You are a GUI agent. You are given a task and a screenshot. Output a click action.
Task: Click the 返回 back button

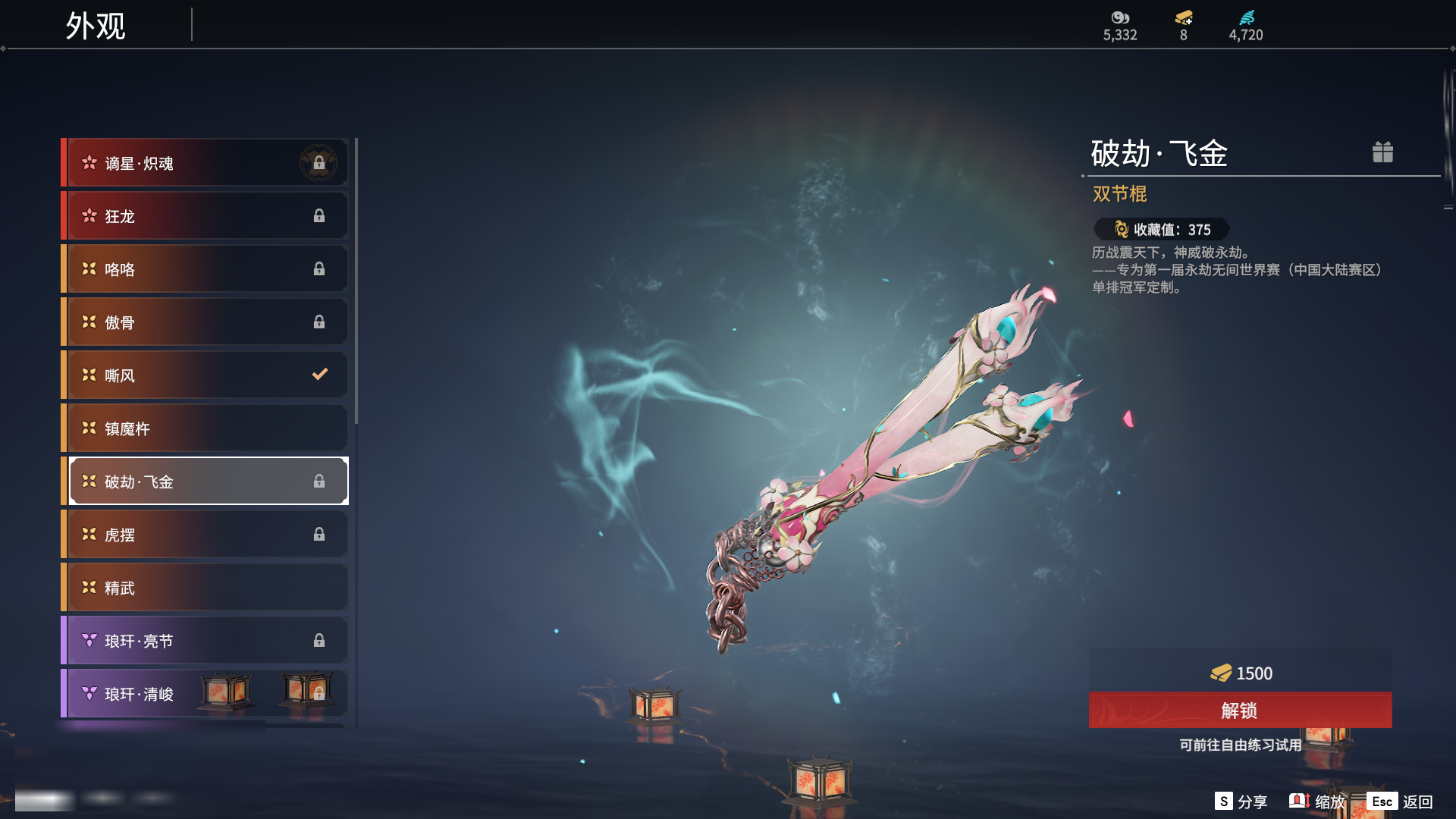click(x=1400, y=802)
